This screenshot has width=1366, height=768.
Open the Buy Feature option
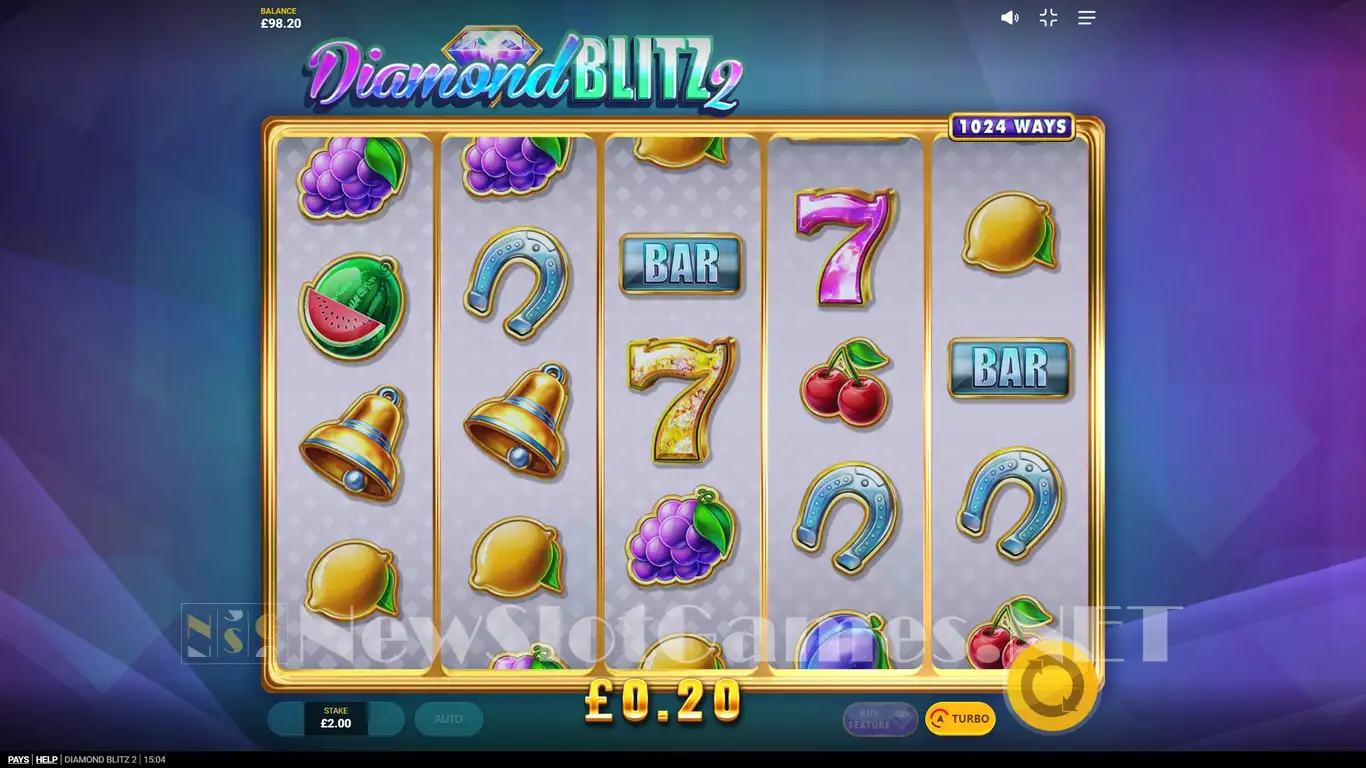880,718
